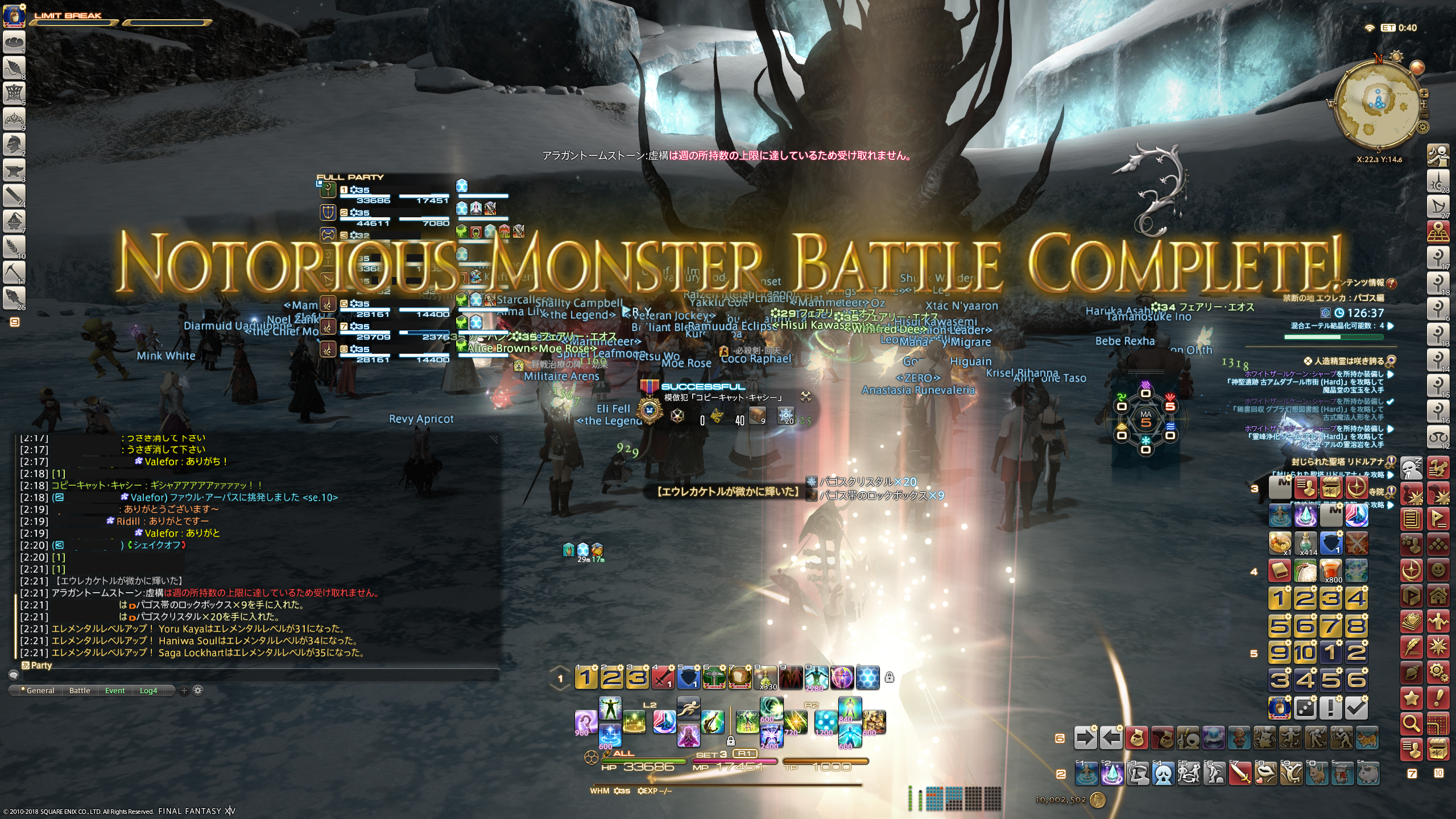
Task: Open the Event chat log tab
Action: click(x=115, y=690)
